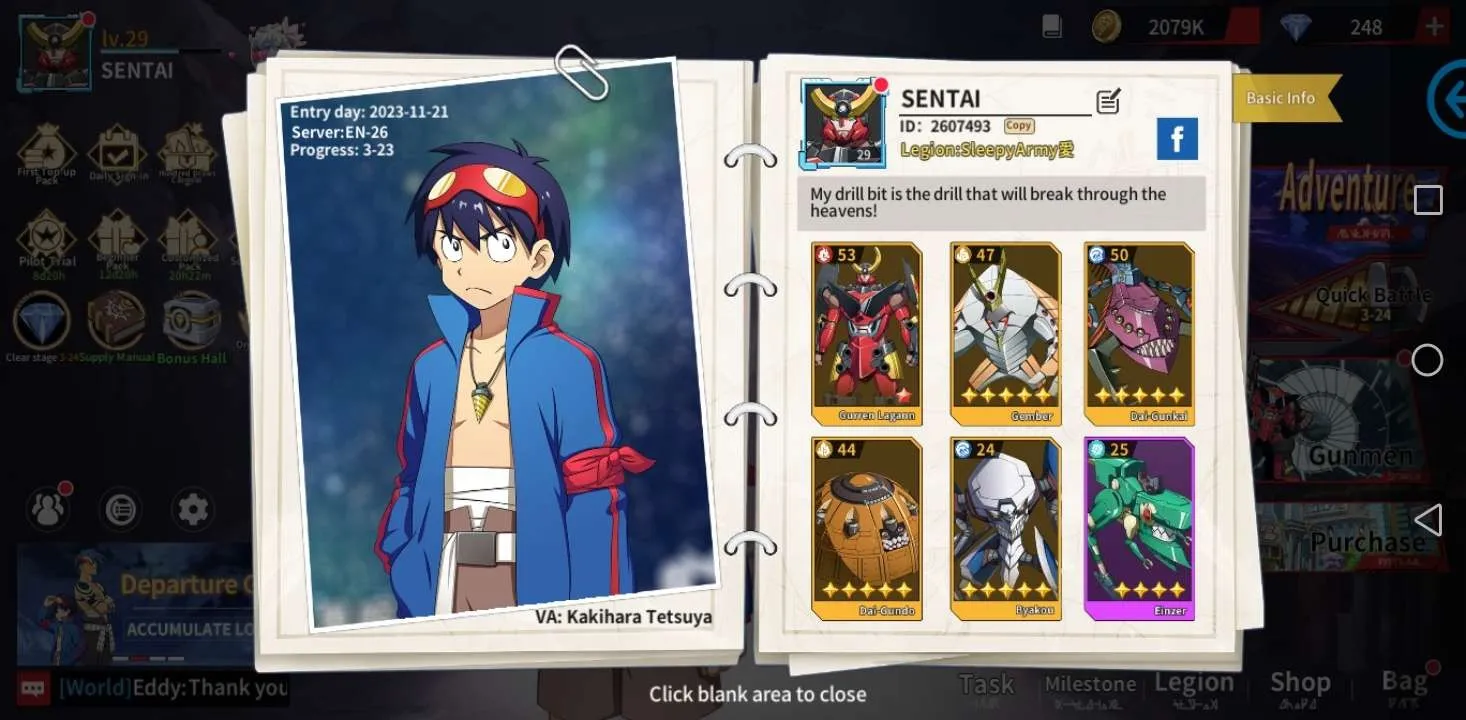Pick the Dai-Gundo card
This screenshot has height=720, width=1466.
pyautogui.click(x=866, y=528)
